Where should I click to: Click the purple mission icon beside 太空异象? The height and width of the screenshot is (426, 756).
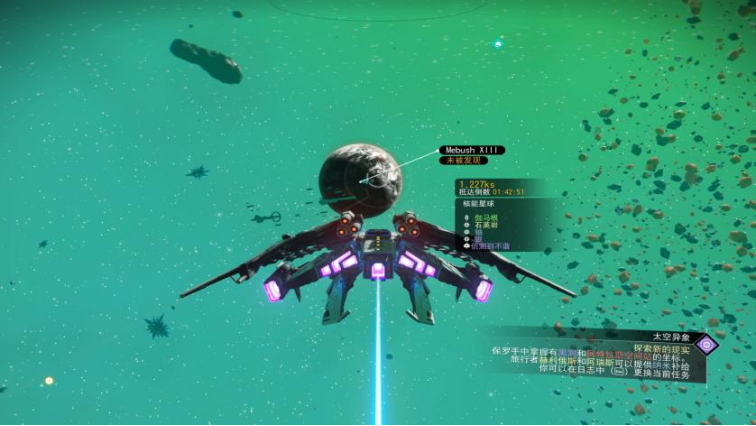[x=707, y=345]
